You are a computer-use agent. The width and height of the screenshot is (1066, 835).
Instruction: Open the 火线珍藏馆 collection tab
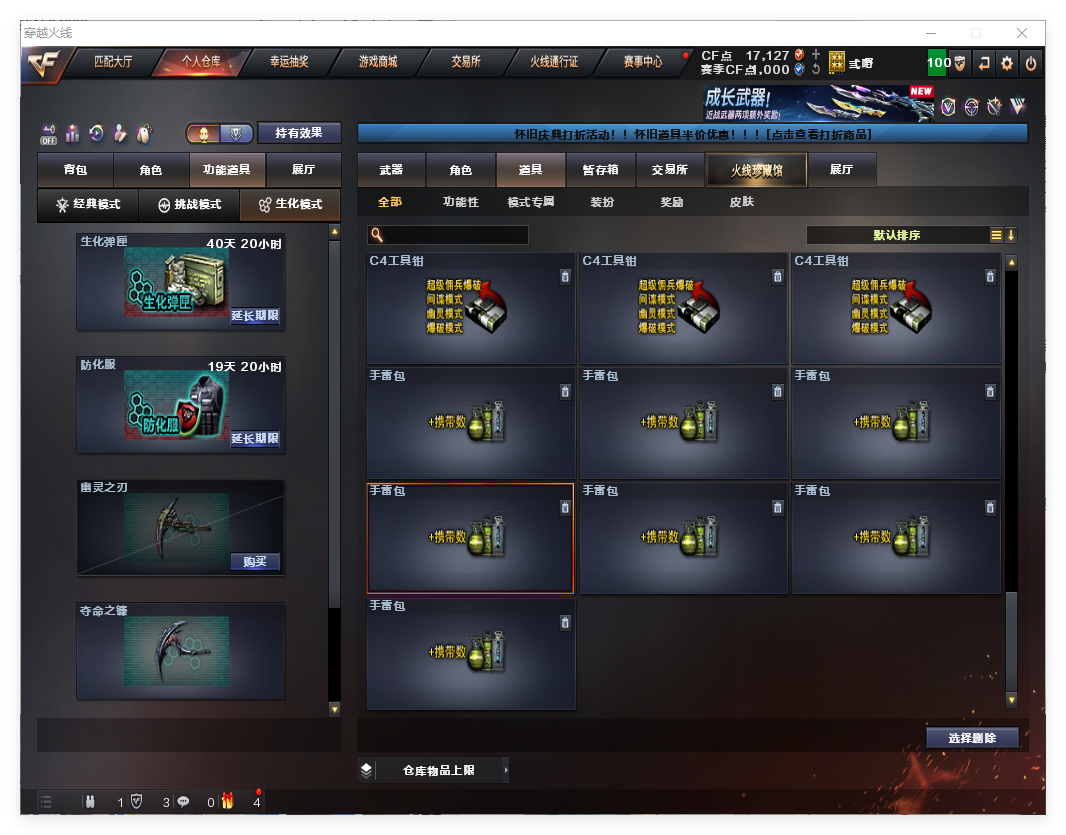click(756, 170)
